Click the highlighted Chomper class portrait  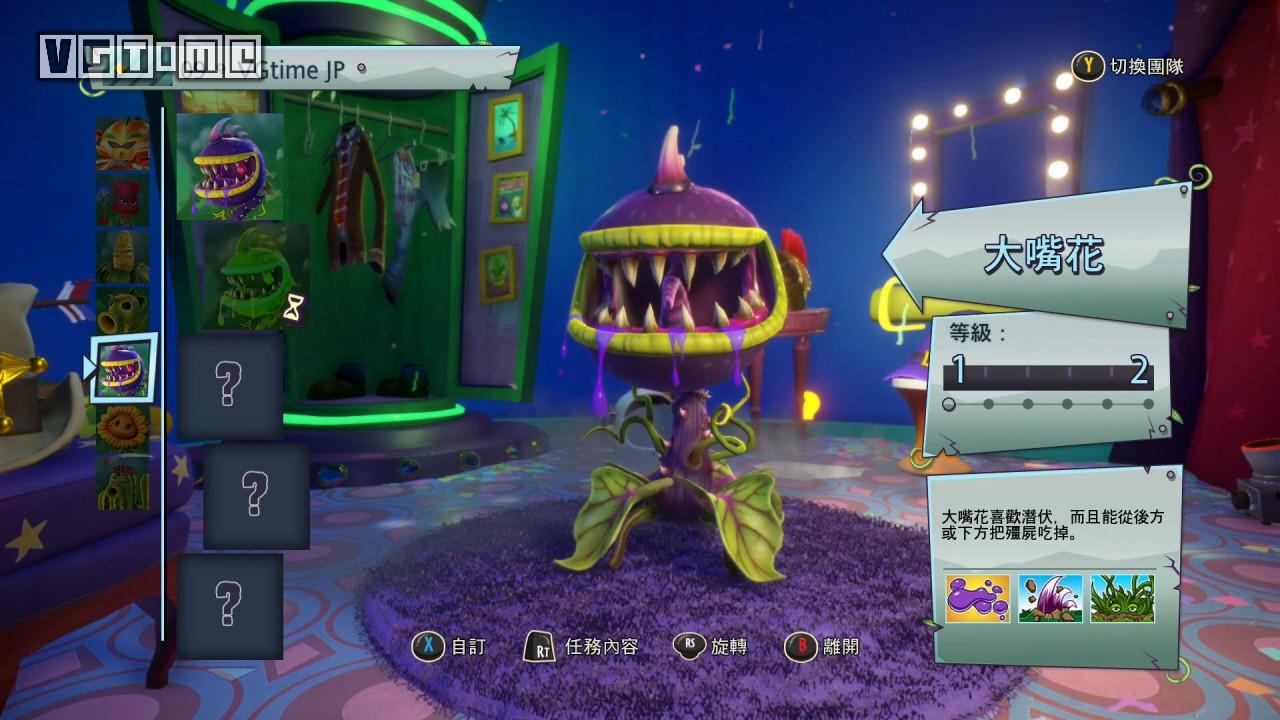[x=124, y=368]
